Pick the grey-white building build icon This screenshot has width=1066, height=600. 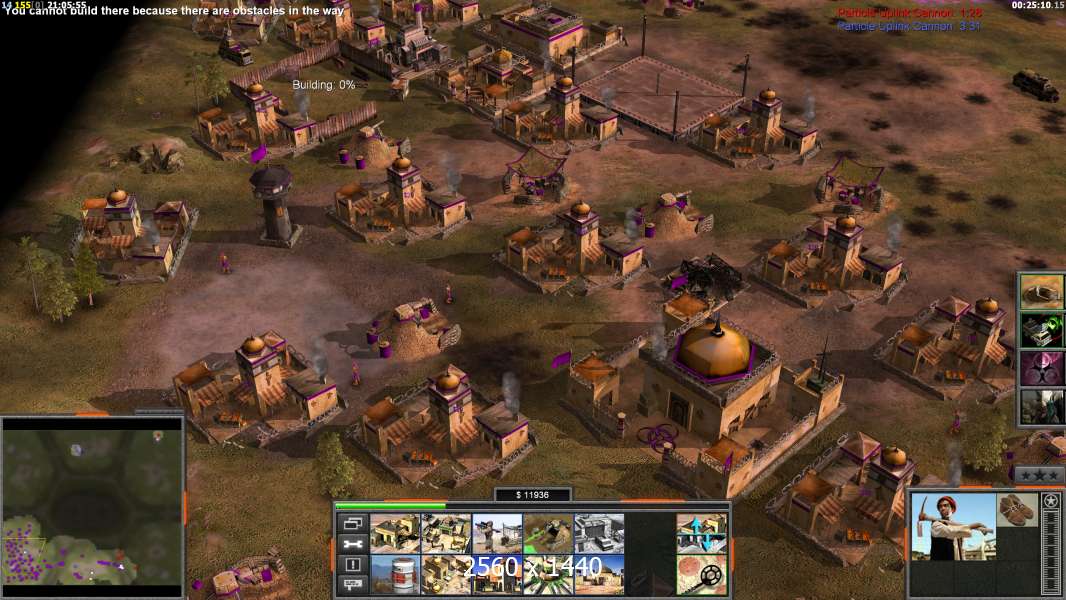[x=599, y=533]
